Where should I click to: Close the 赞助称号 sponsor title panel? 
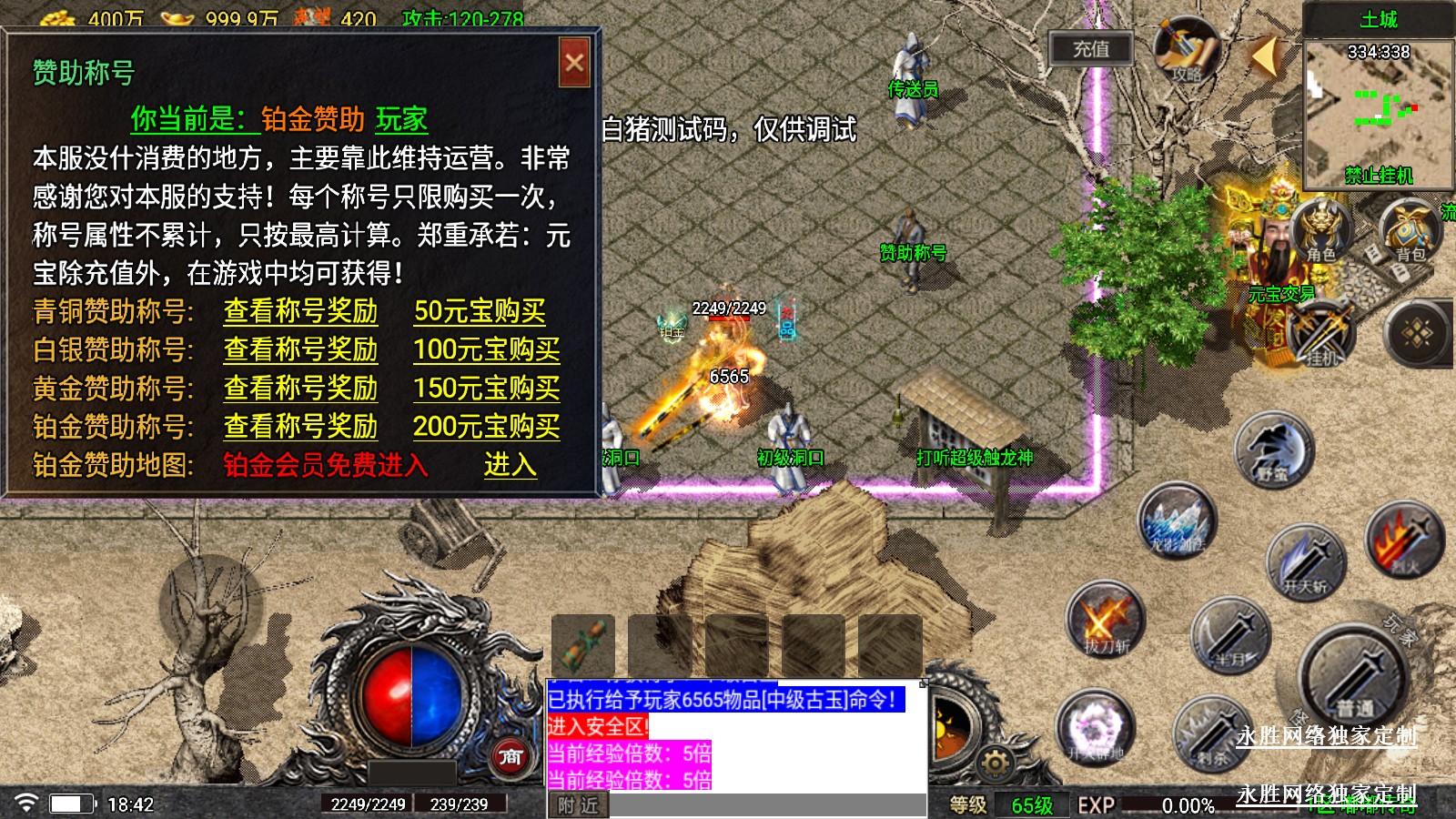[x=574, y=63]
